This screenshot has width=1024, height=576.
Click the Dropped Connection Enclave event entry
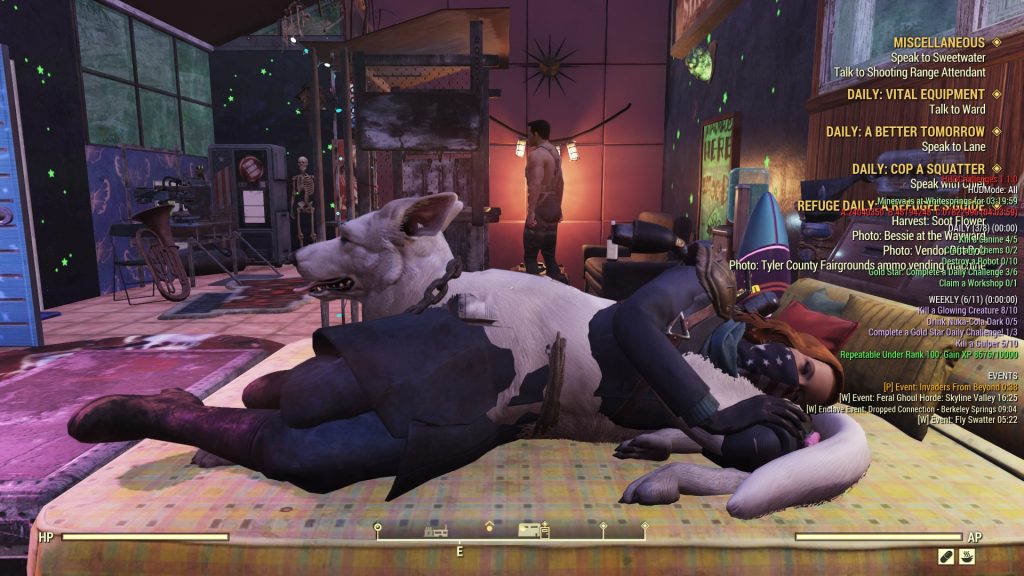pos(912,408)
